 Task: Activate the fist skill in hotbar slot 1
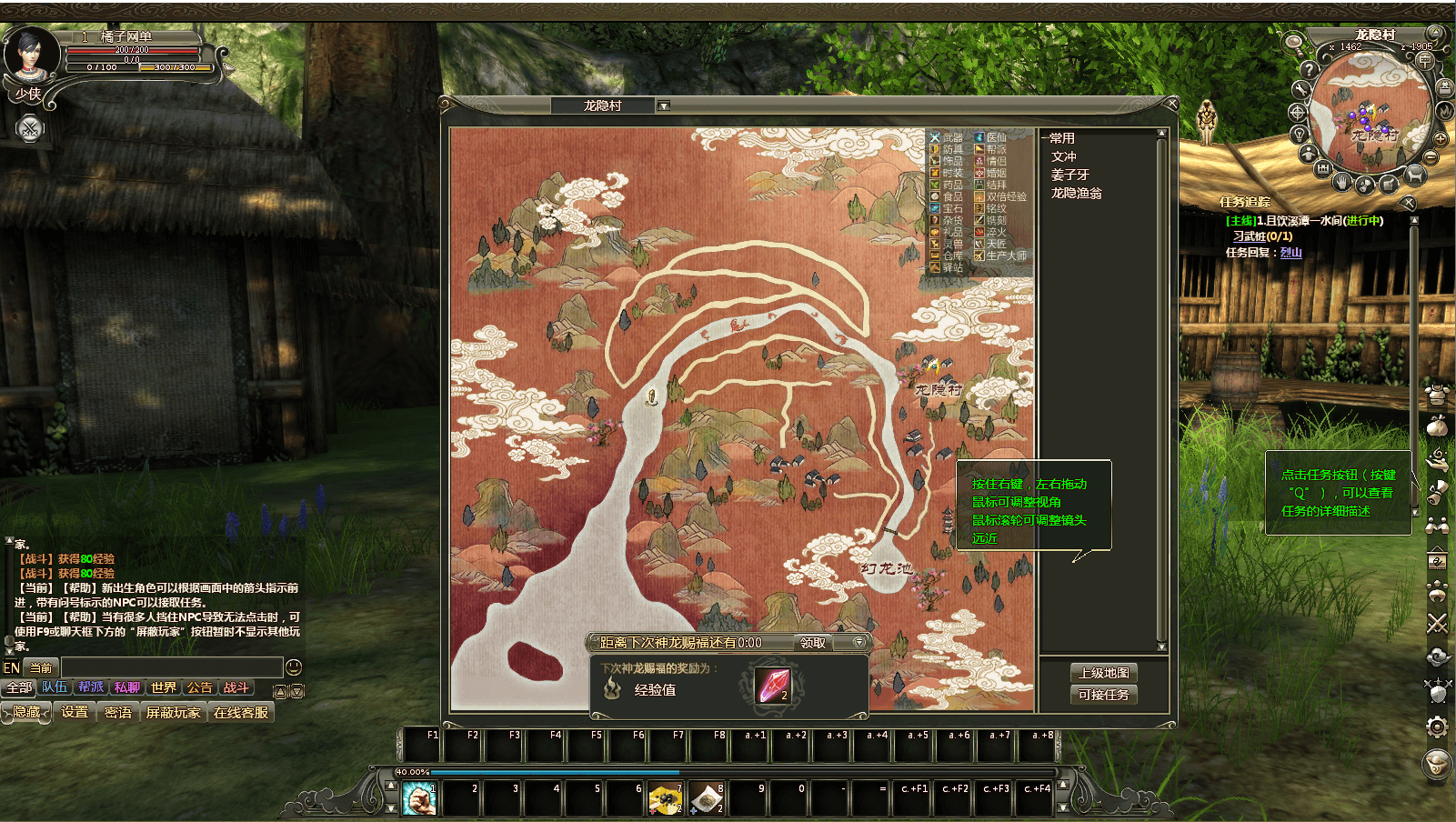[x=419, y=799]
